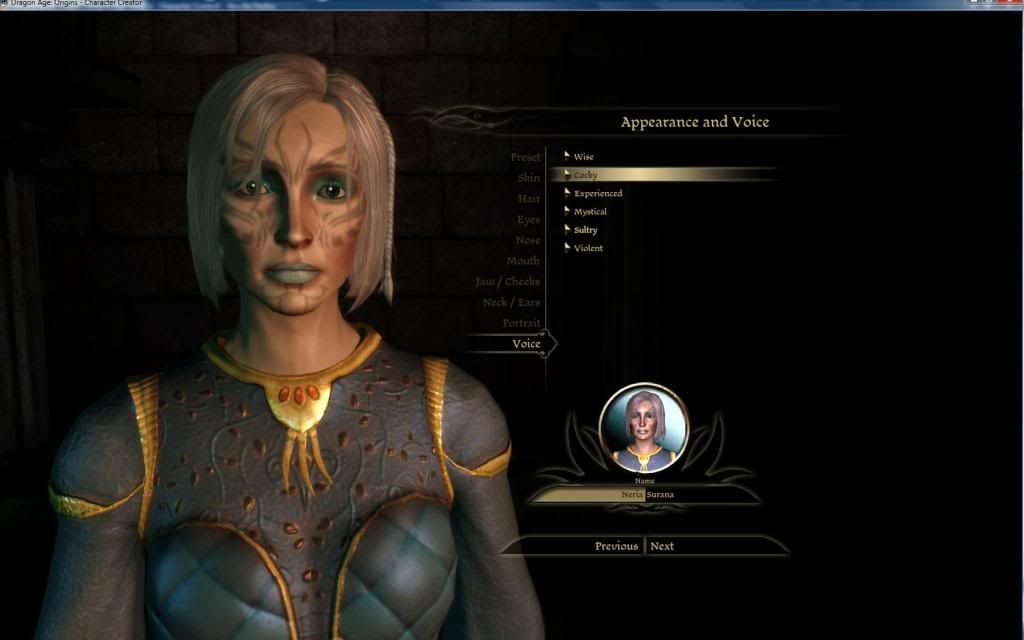Choose the Cocky voice

tap(586, 175)
